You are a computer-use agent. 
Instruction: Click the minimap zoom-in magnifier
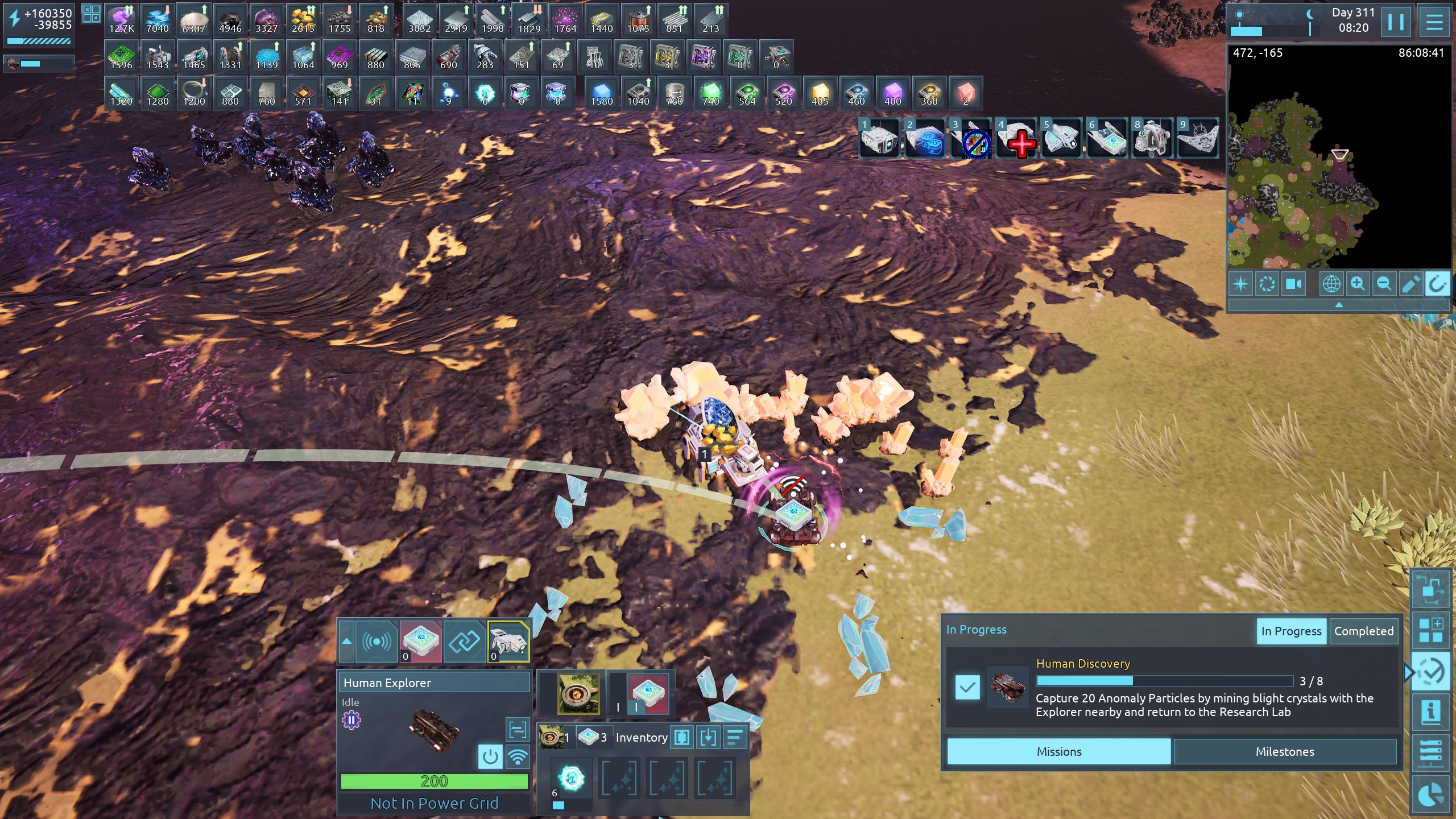tap(1358, 283)
